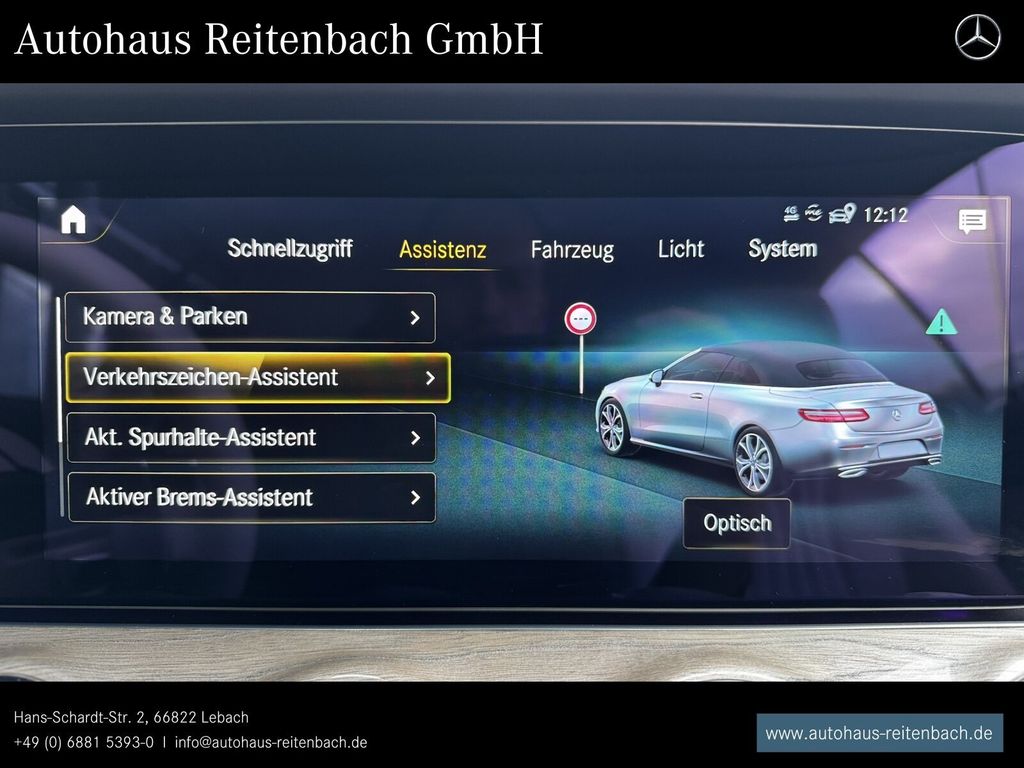Tap the home icon

pyautogui.click(x=73, y=220)
